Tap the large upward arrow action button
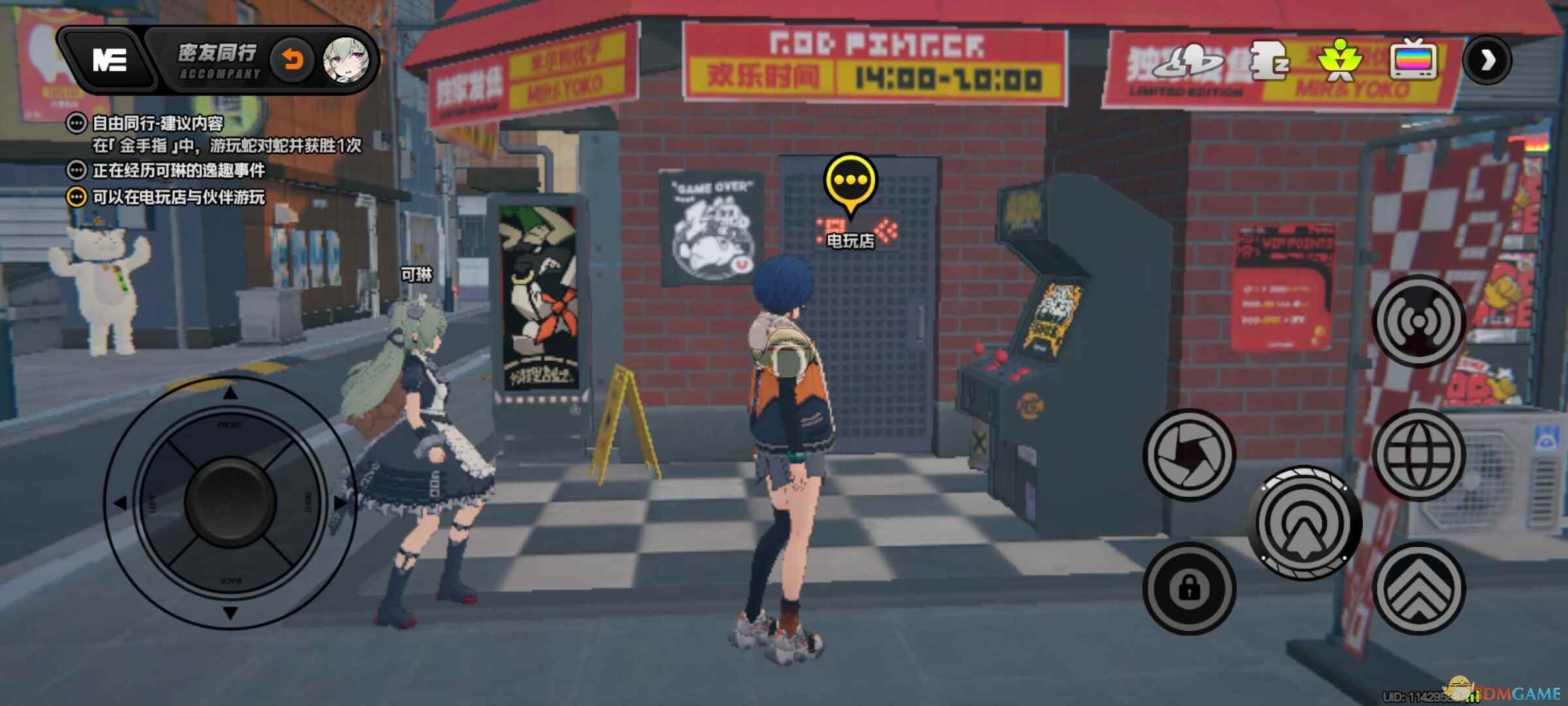The width and height of the screenshot is (1568, 706). 1305,523
